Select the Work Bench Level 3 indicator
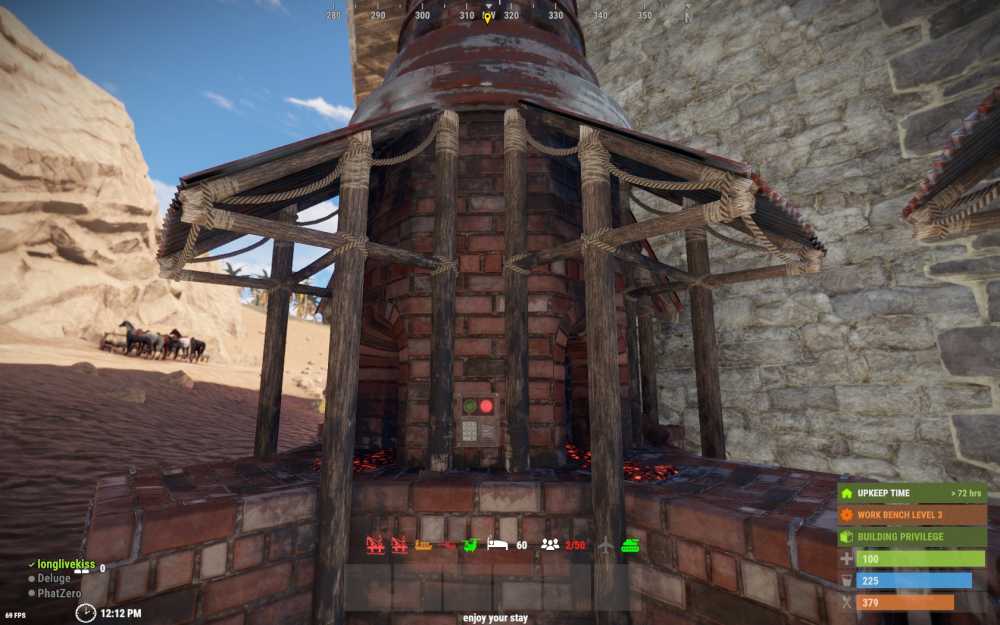 pyautogui.click(x=912, y=515)
